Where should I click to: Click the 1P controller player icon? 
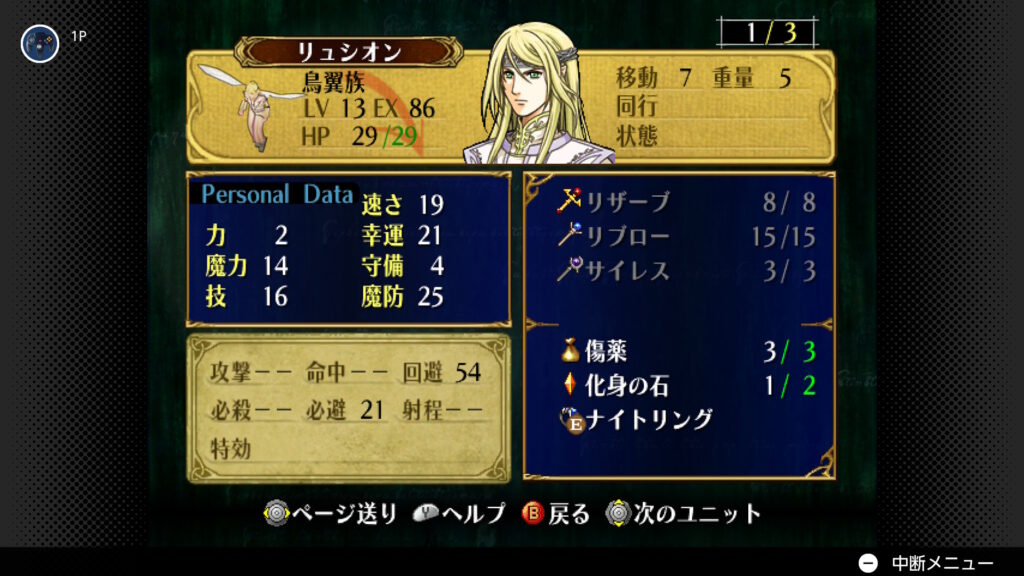tap(40, 43)
